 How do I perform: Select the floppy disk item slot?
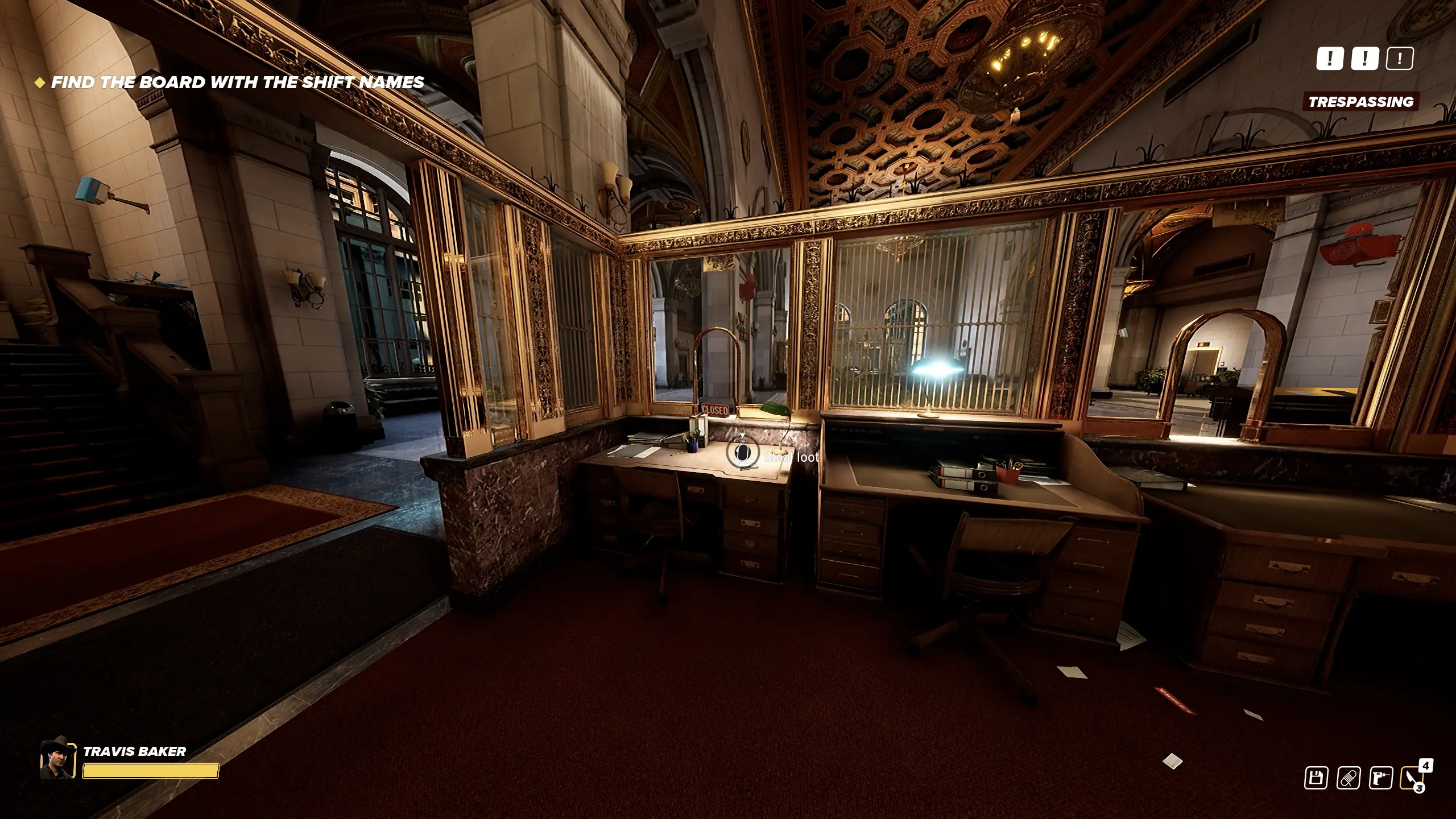point(1316,777)
